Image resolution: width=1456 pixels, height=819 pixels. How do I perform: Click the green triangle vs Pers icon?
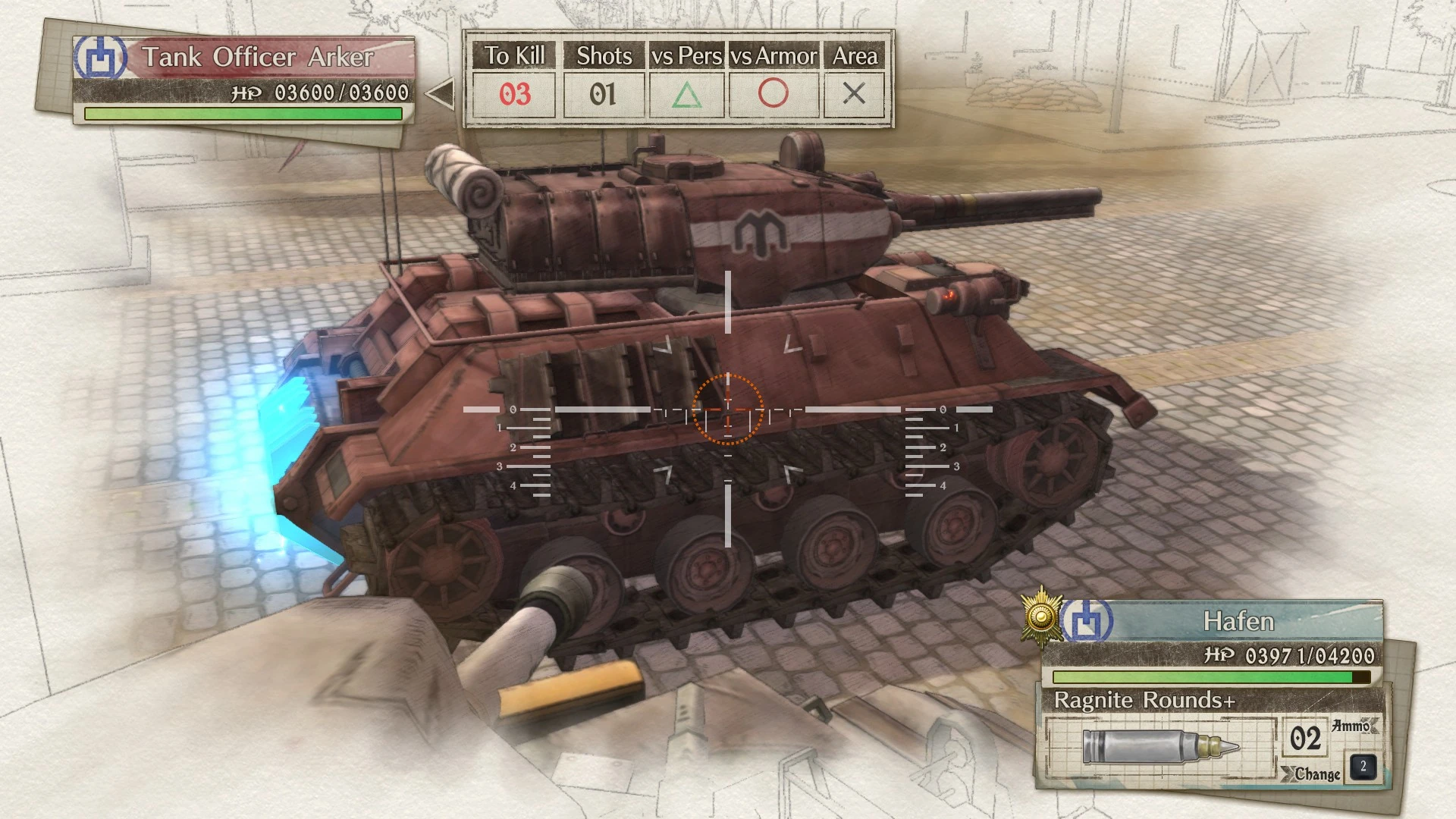pyautogui.click(x=685, y=94)
